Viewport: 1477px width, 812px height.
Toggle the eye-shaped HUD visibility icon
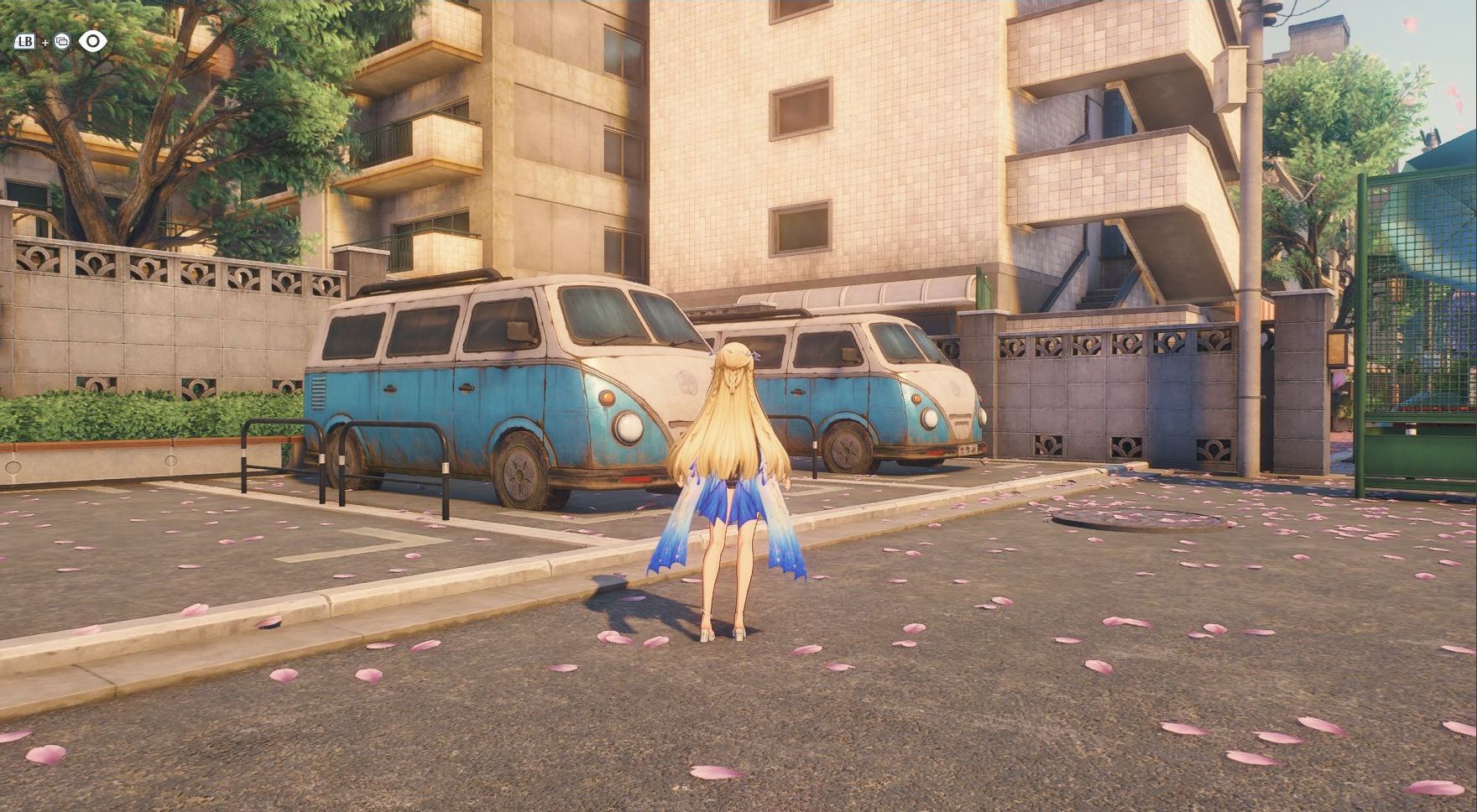[x=92, y=41]
